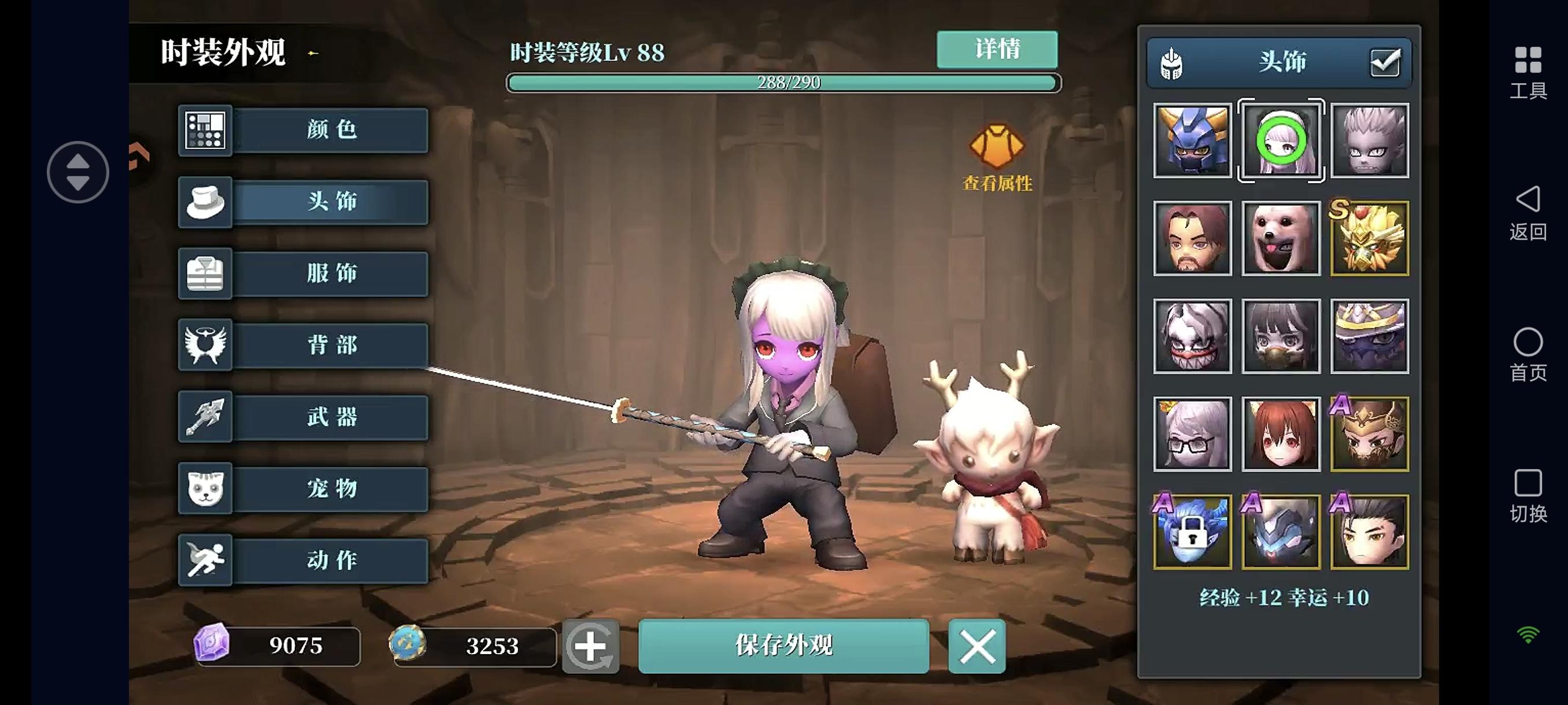Select the vest-shaped 服饰 clothing icon
Viewport: 1568px width, 705px height.
point(205,274)
